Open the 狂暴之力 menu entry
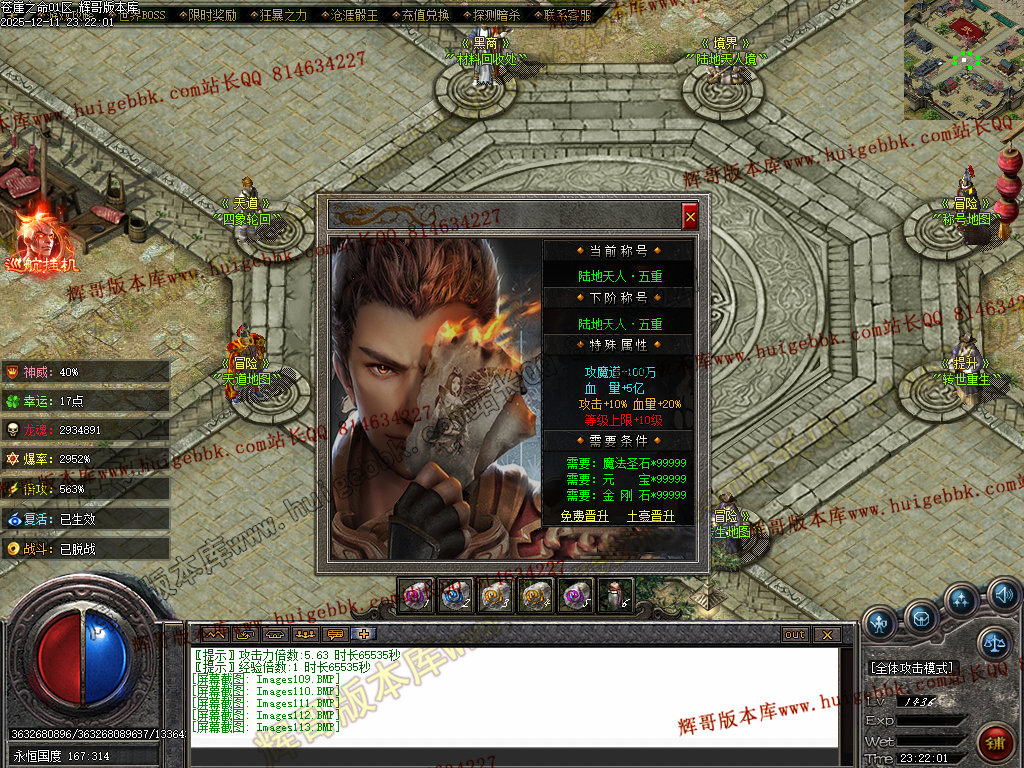The height and width of the screenshot is (768, 1024). click(x=284, y=15)
